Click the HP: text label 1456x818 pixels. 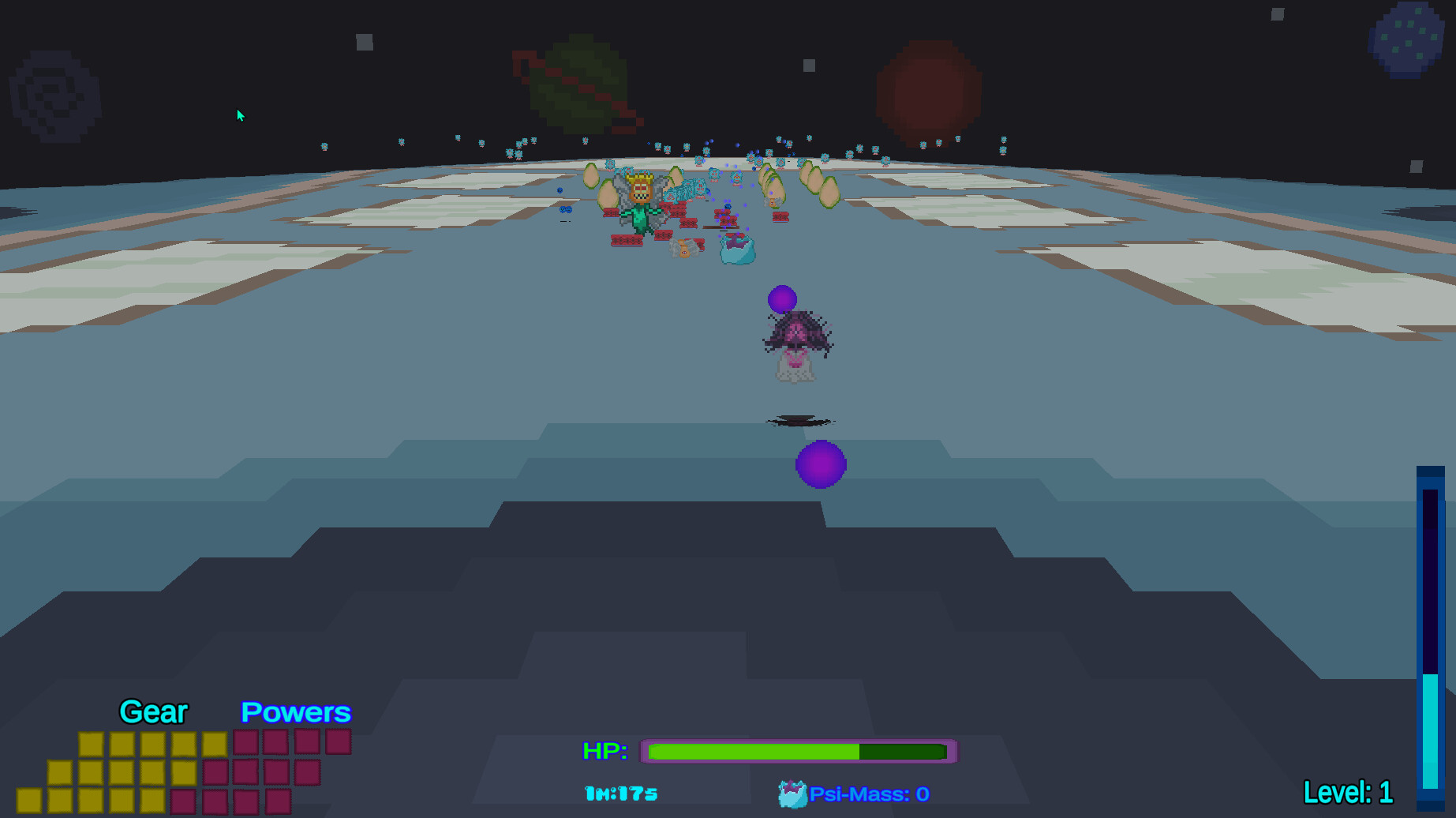(x=604, y=752)
